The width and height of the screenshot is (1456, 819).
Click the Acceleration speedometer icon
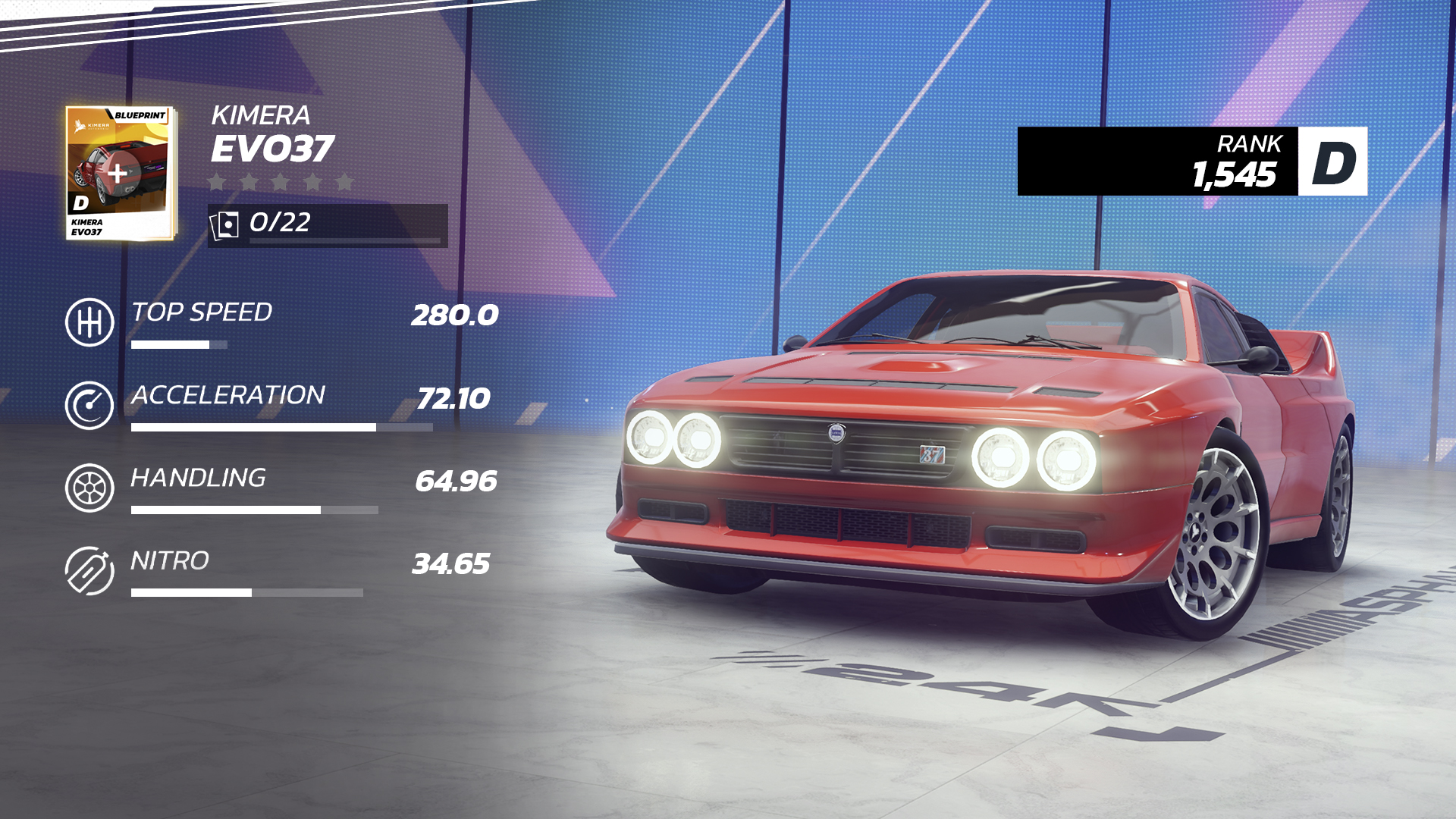(x=89, y=403)
